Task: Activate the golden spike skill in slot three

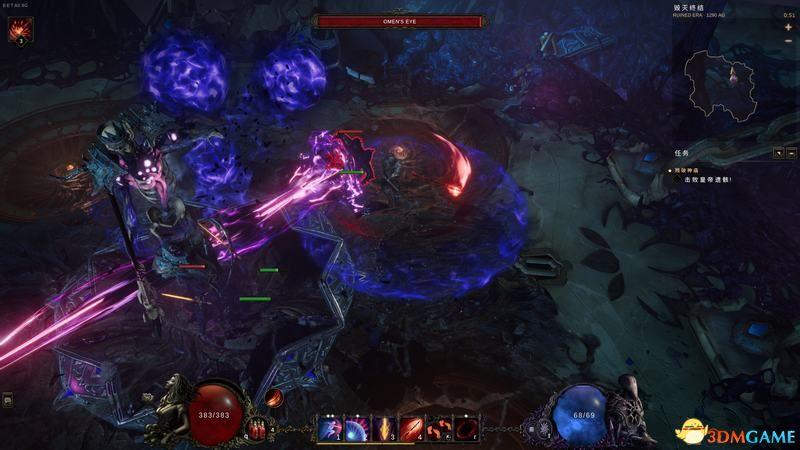Action: click(x=385, y=428)
